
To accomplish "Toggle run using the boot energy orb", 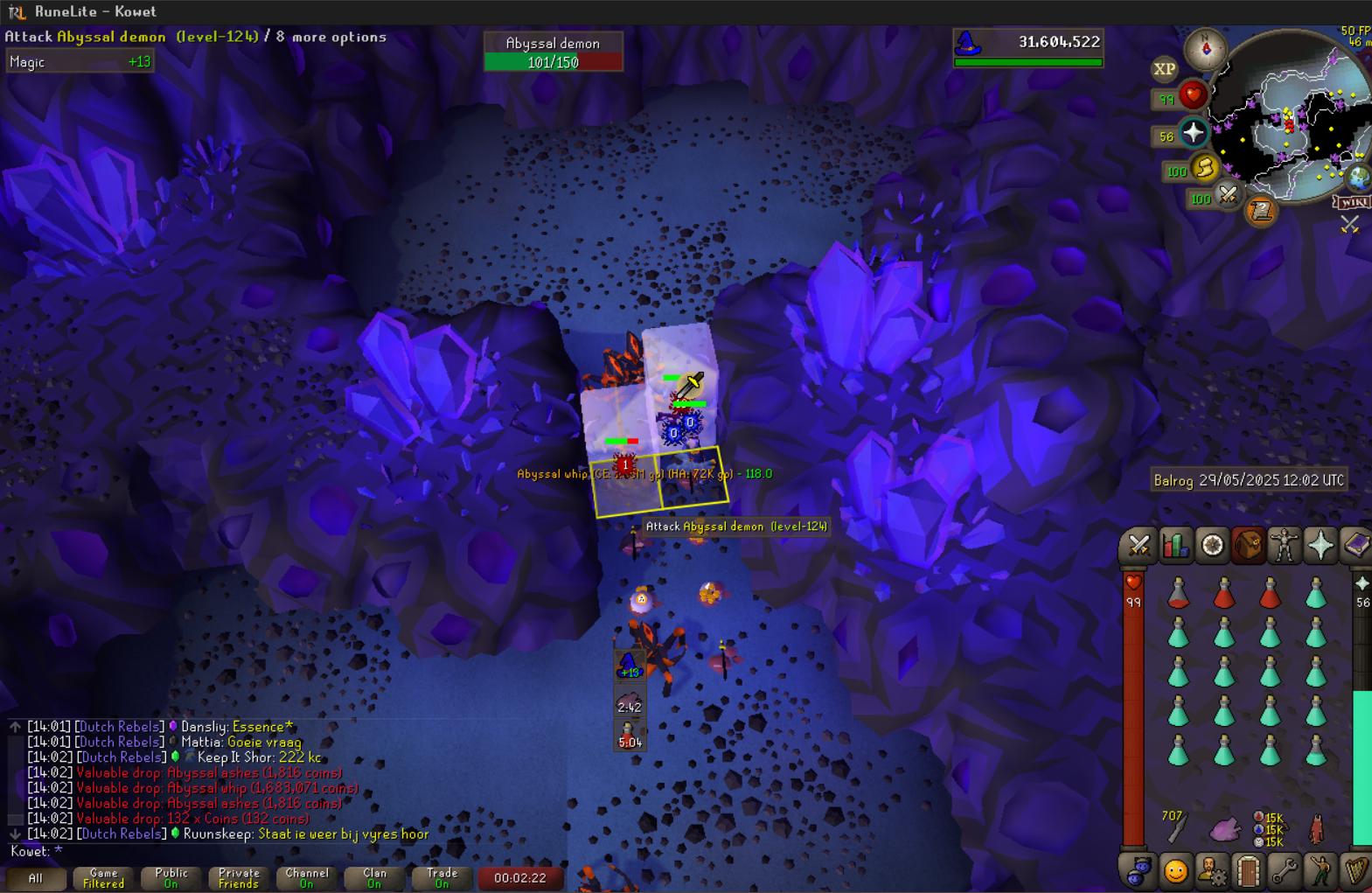I will coord(1204,168).
